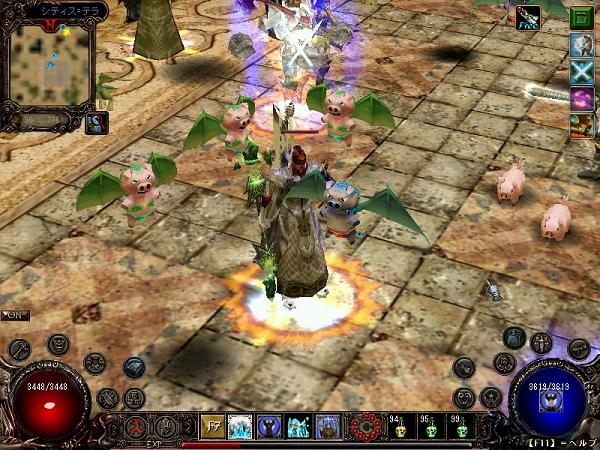Select the purple swirl buff icon
The image size is (600, 450).
point(582,98)
